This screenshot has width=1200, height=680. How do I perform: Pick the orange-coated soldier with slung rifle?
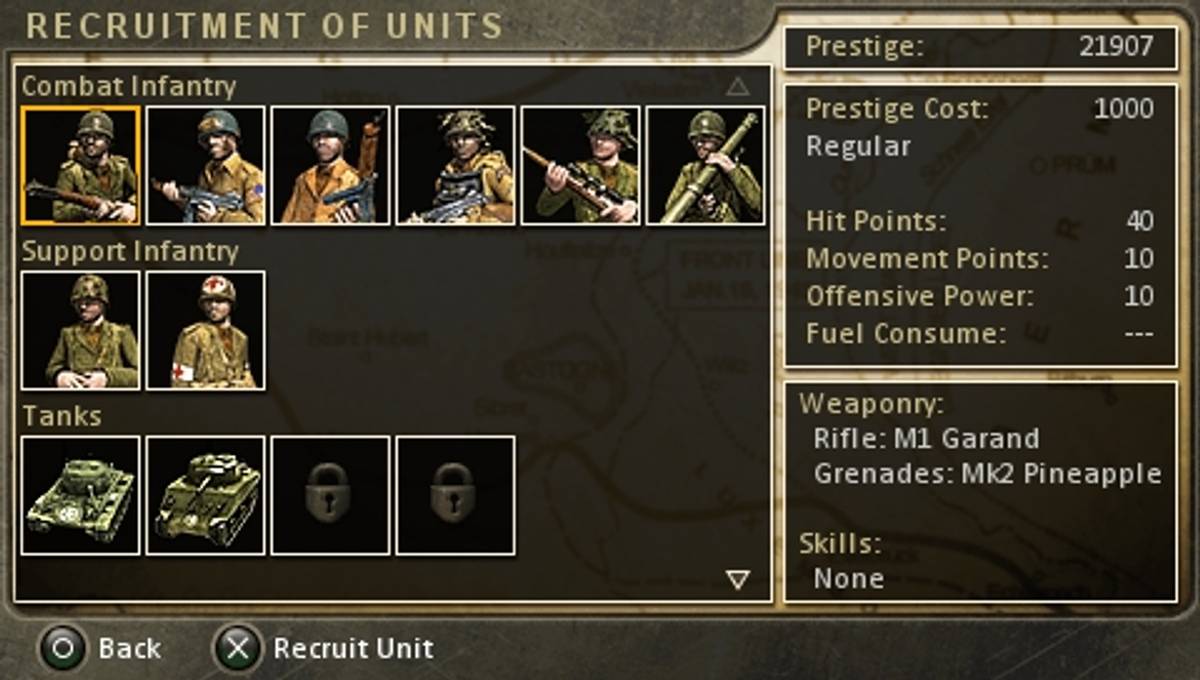(x=331, y=166)
